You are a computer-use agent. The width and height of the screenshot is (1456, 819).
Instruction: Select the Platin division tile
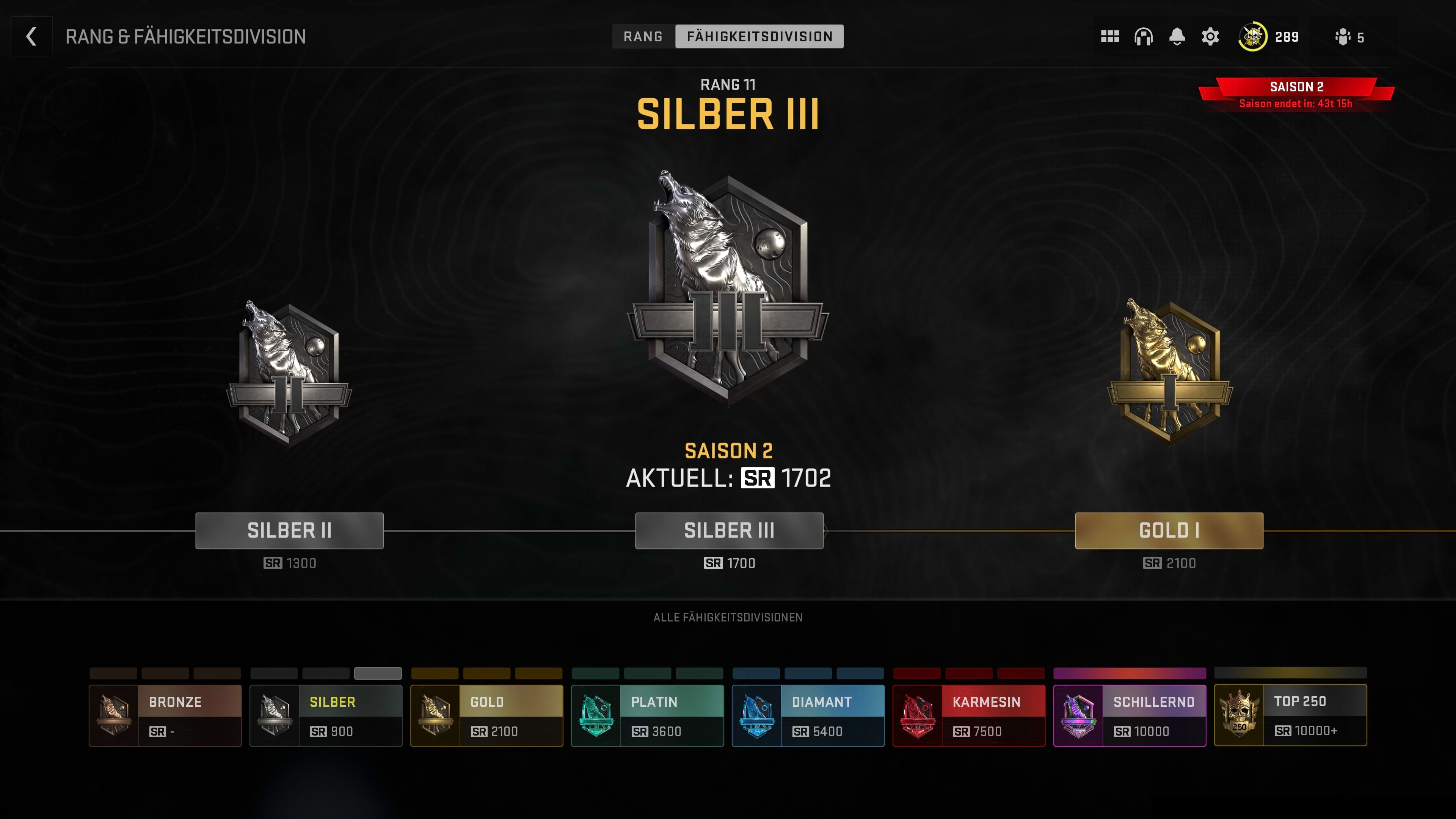(647, 715)
